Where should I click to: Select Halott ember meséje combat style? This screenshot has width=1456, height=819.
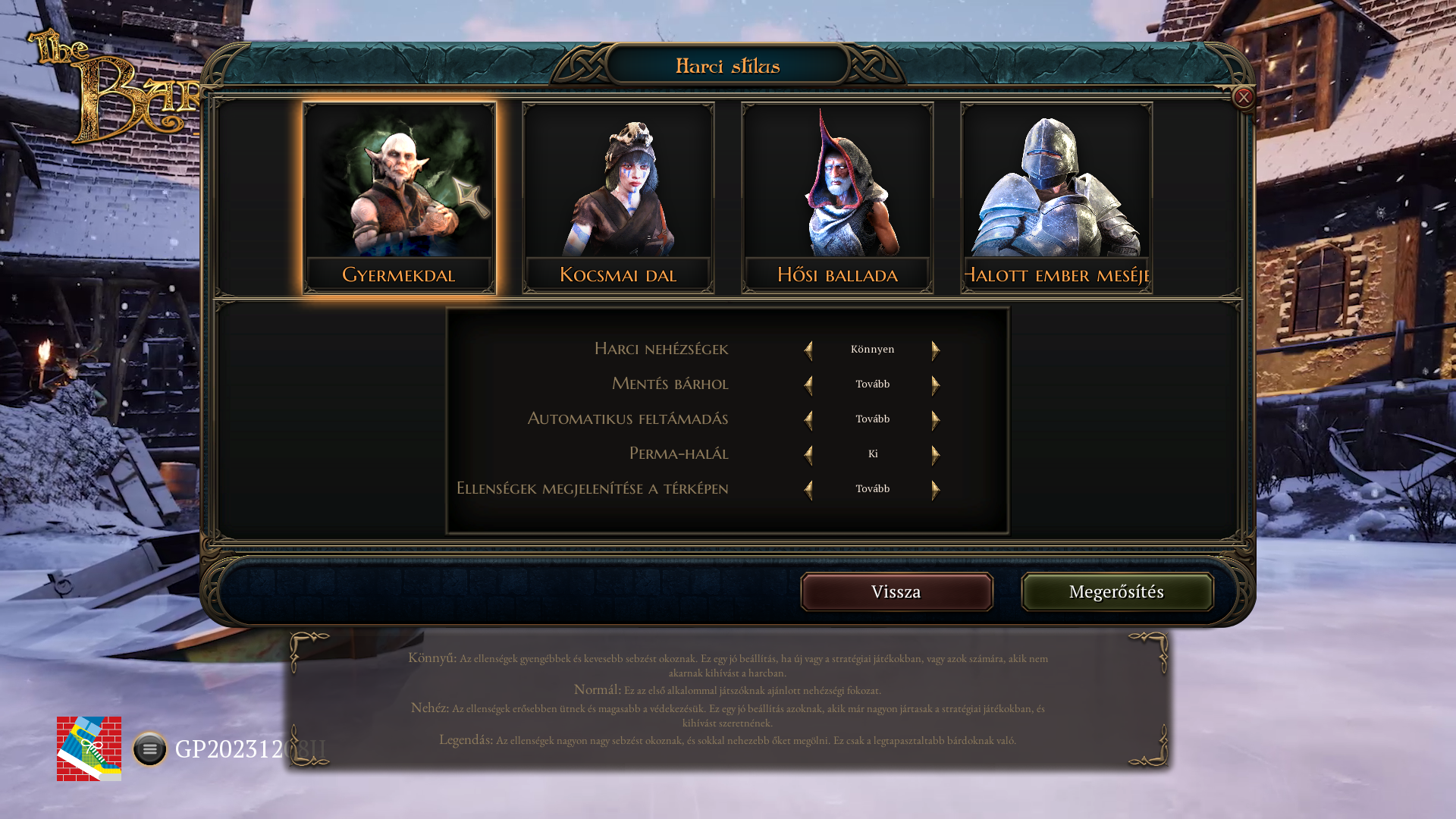(1056, 198)
